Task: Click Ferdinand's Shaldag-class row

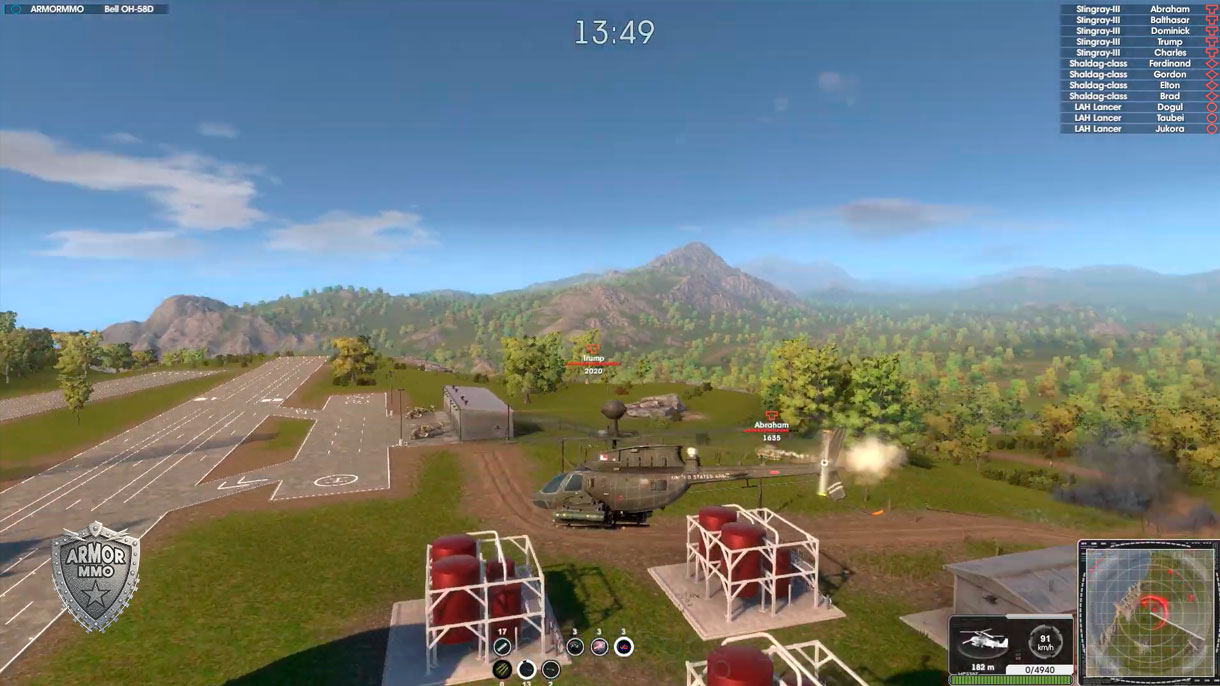Action: (x=1138, y=64)
